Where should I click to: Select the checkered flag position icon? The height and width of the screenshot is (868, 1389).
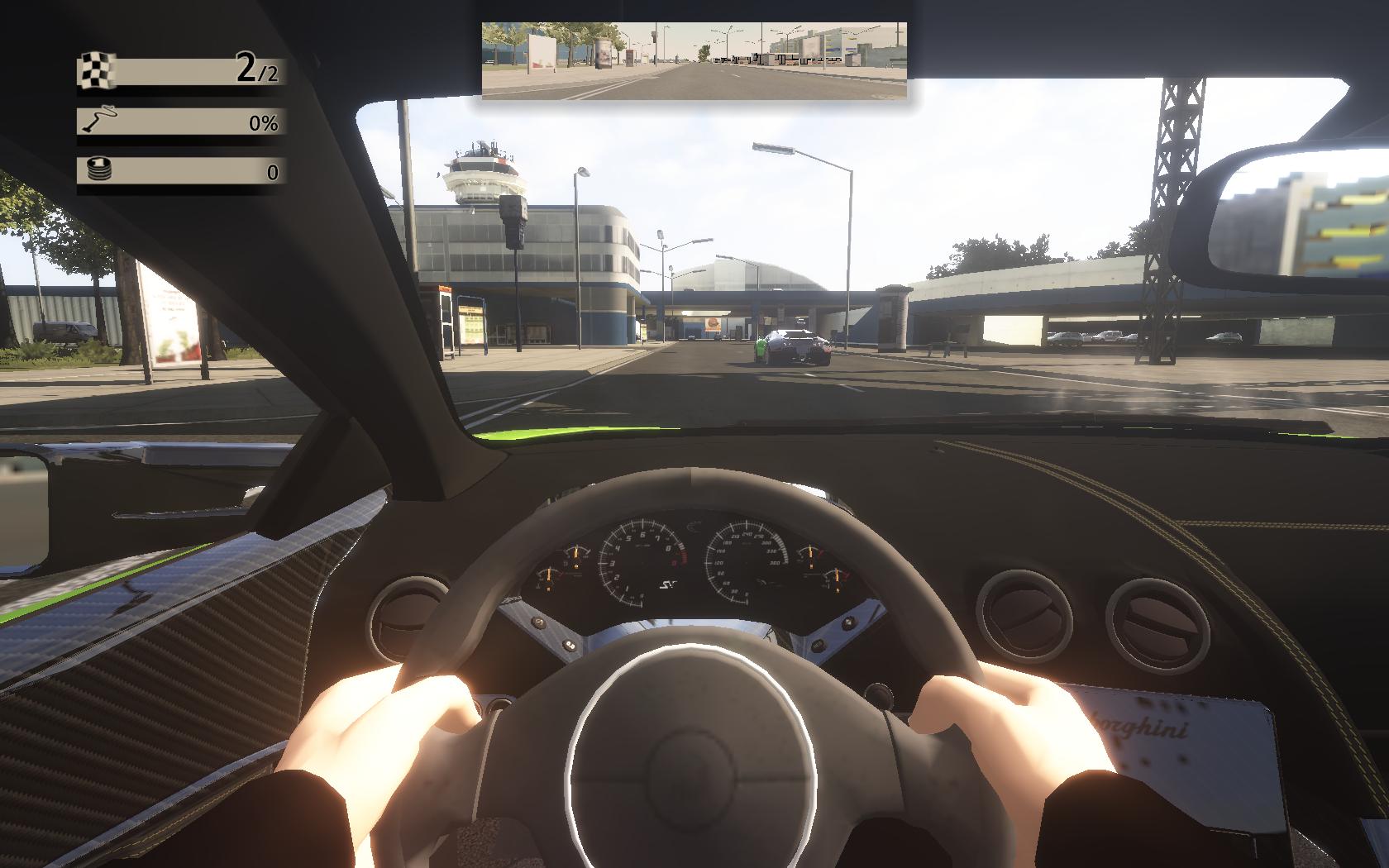(x=97, y=71)
